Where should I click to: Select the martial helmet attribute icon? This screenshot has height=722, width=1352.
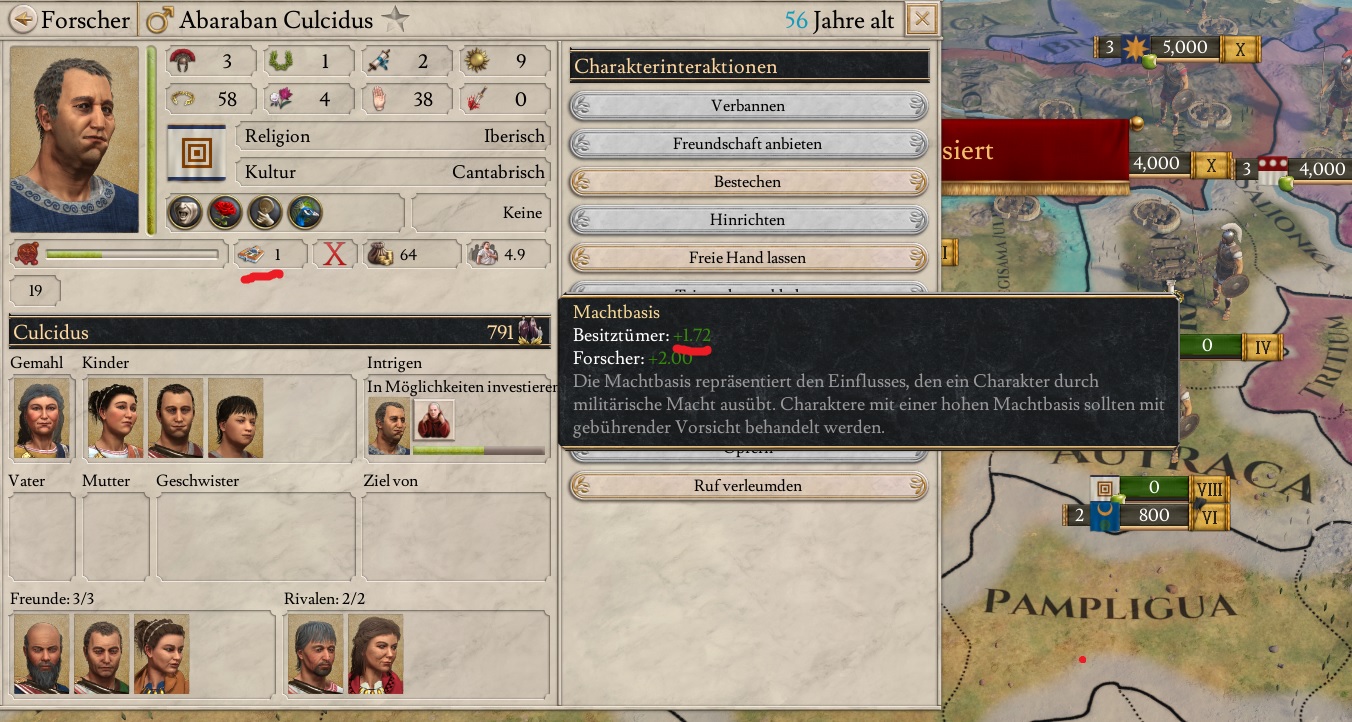click(x=181, y=61)
